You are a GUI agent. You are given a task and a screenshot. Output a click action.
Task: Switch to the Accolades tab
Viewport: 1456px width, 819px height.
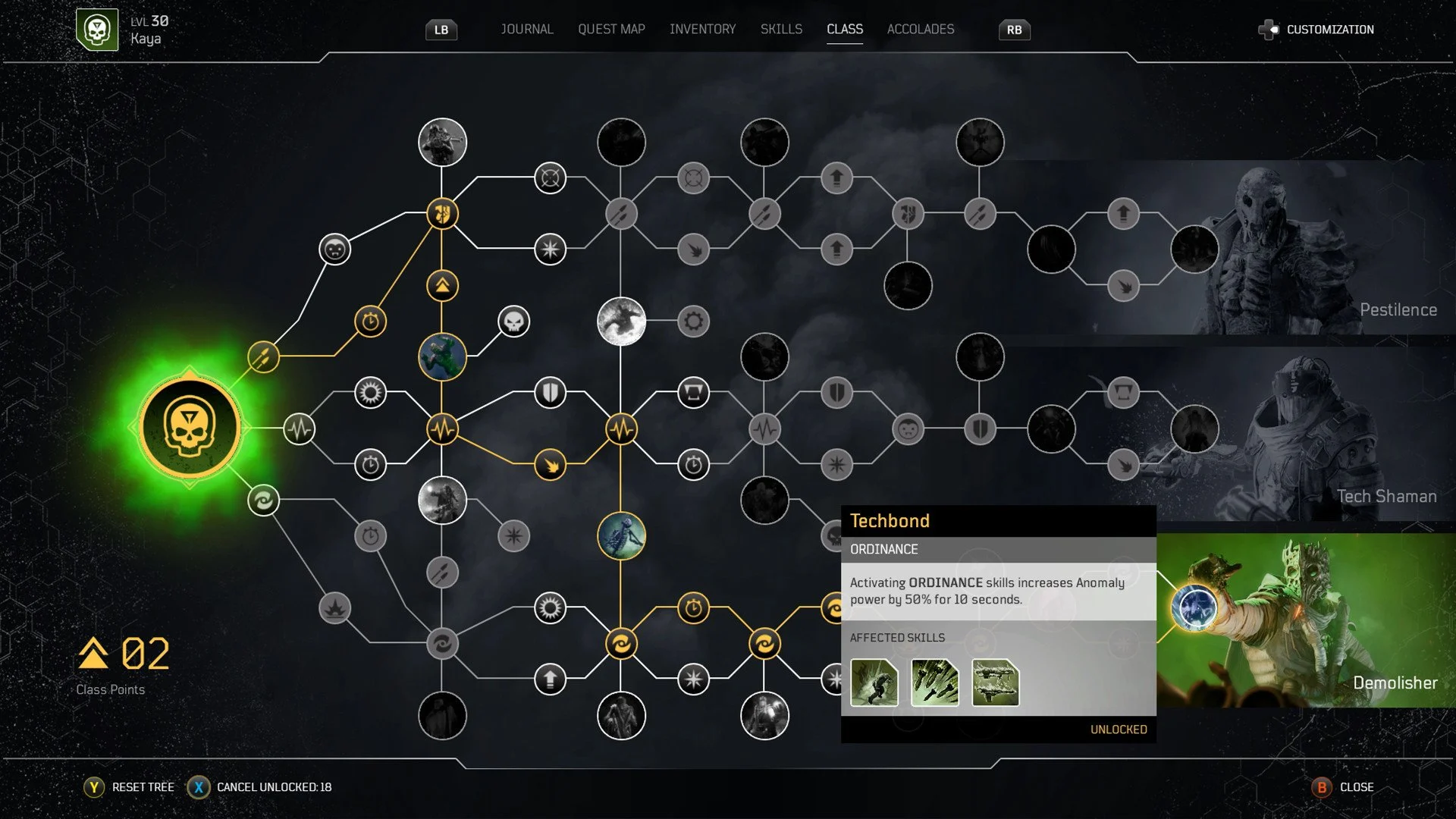(921, 29)
